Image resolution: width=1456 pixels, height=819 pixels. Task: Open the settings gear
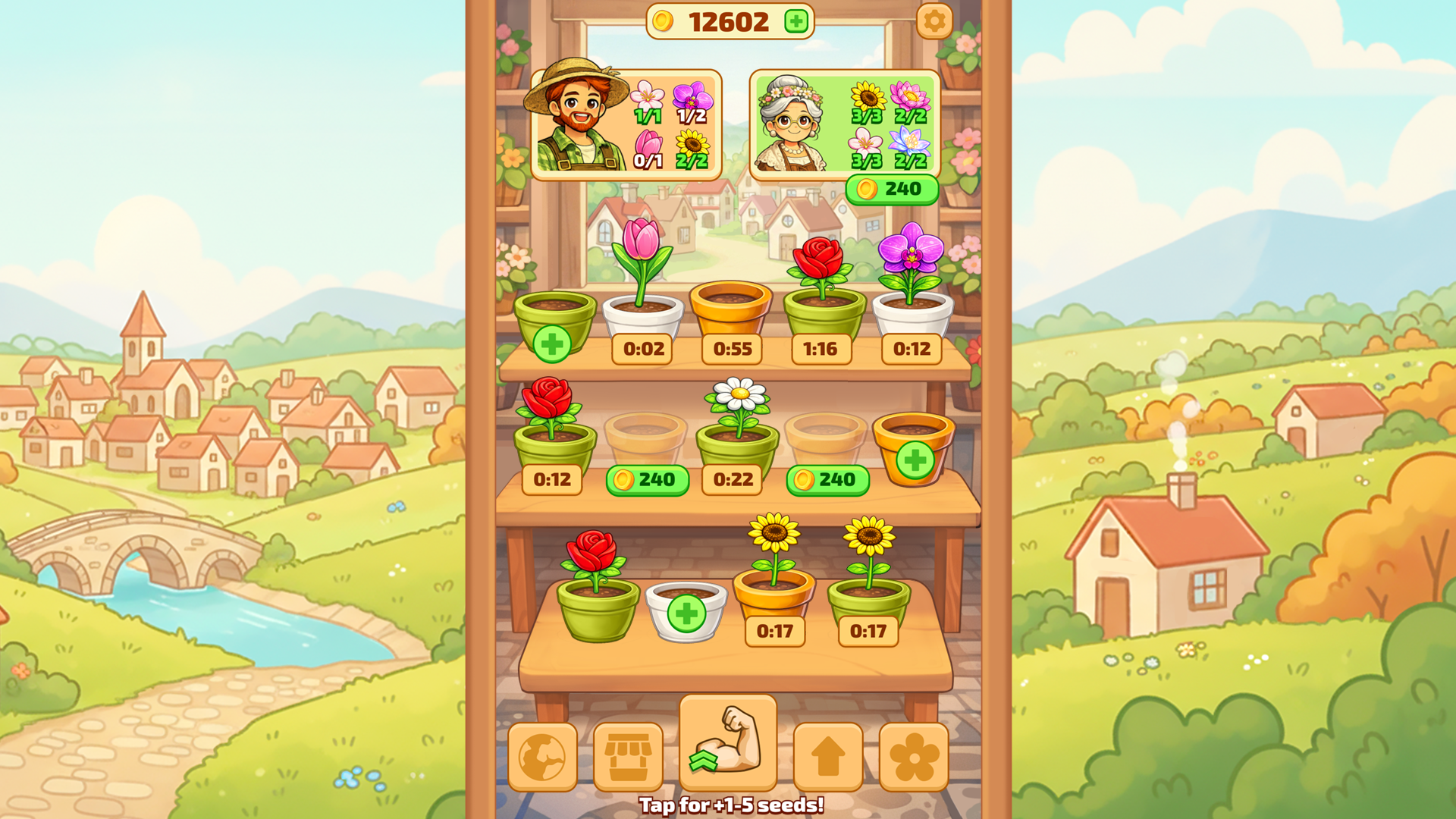pyautogui.click(x=934, y=21)
